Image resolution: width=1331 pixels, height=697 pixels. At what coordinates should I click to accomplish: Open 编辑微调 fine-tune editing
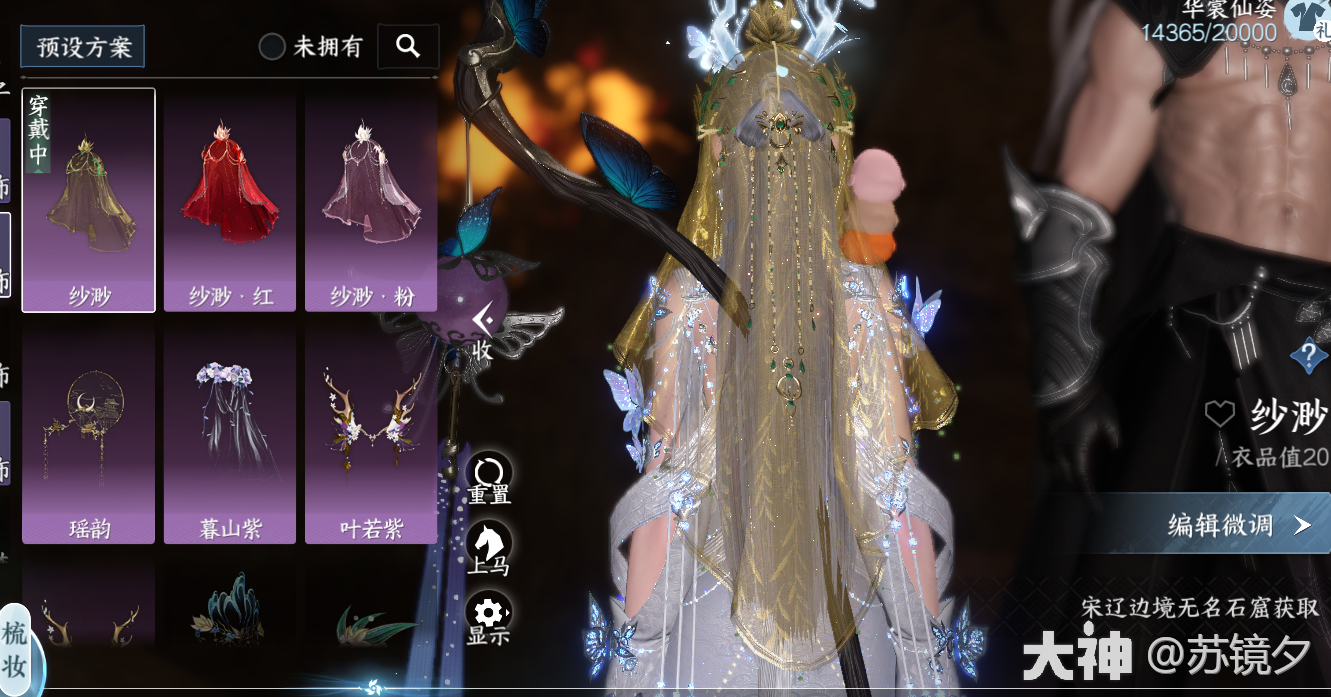tap(1238, 525)
